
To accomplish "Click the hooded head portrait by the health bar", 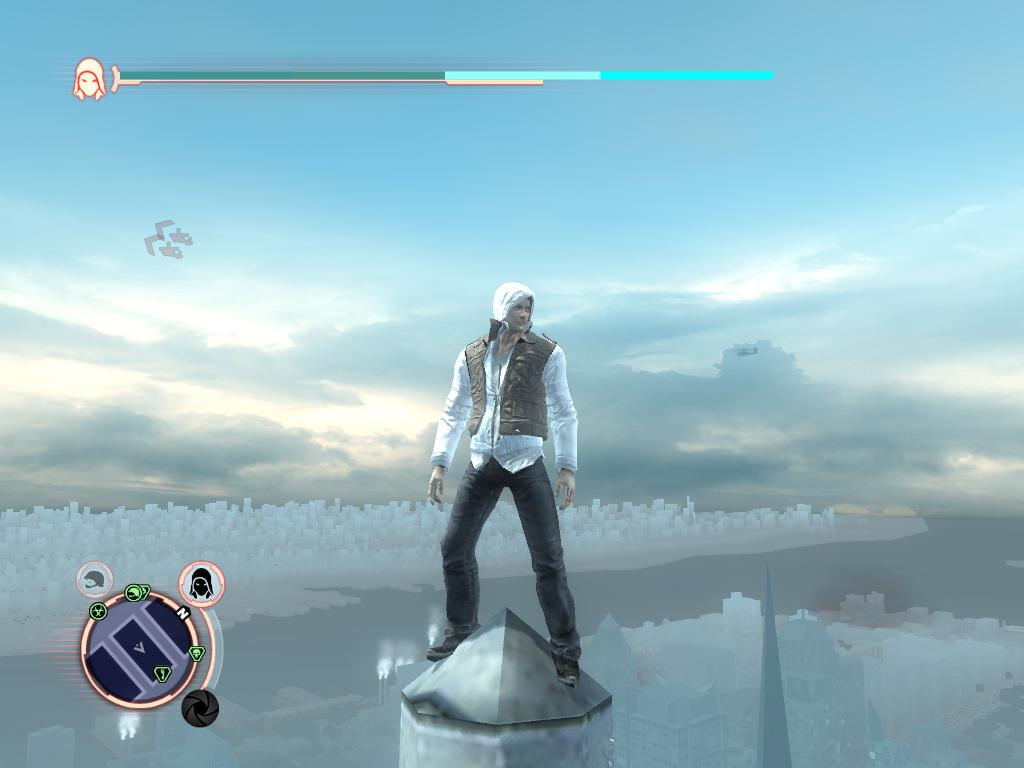I will (x=89, y=79).
